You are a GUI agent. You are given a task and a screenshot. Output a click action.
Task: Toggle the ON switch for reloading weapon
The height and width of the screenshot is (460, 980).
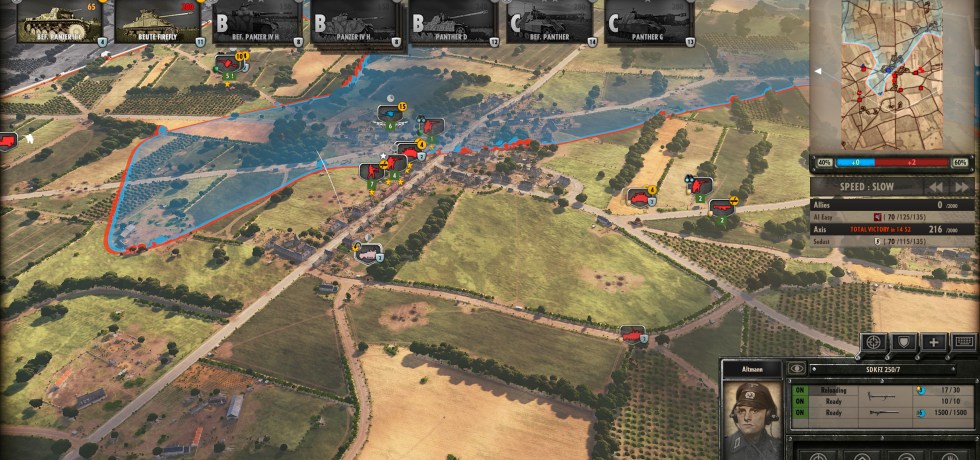(800, 391)
